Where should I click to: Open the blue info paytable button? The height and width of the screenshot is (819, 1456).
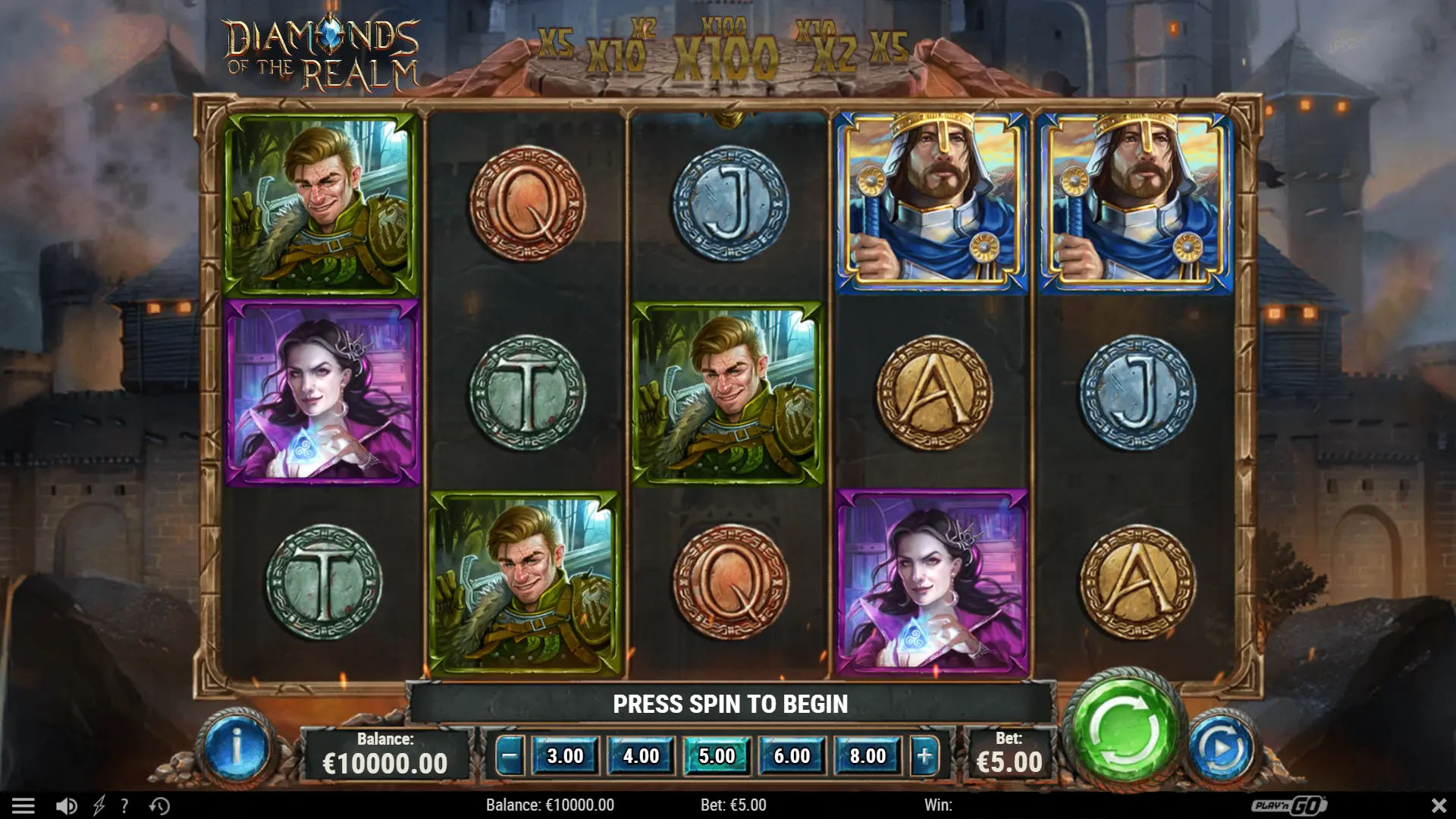(236, 750)
